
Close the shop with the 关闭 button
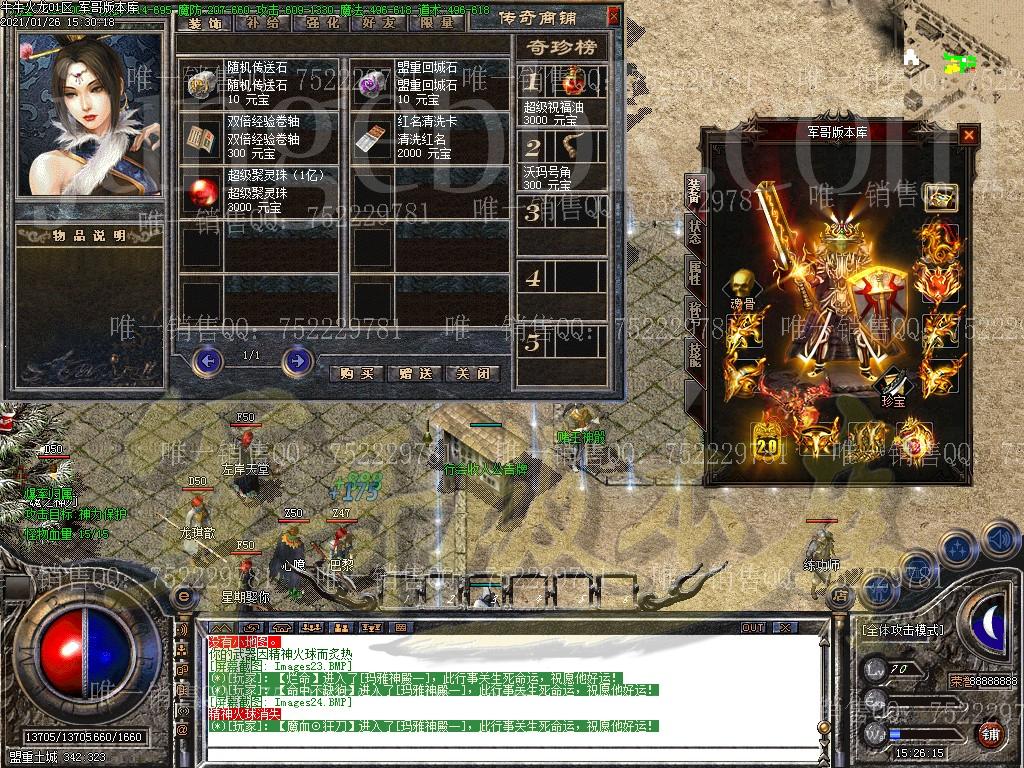click(472, 373)
